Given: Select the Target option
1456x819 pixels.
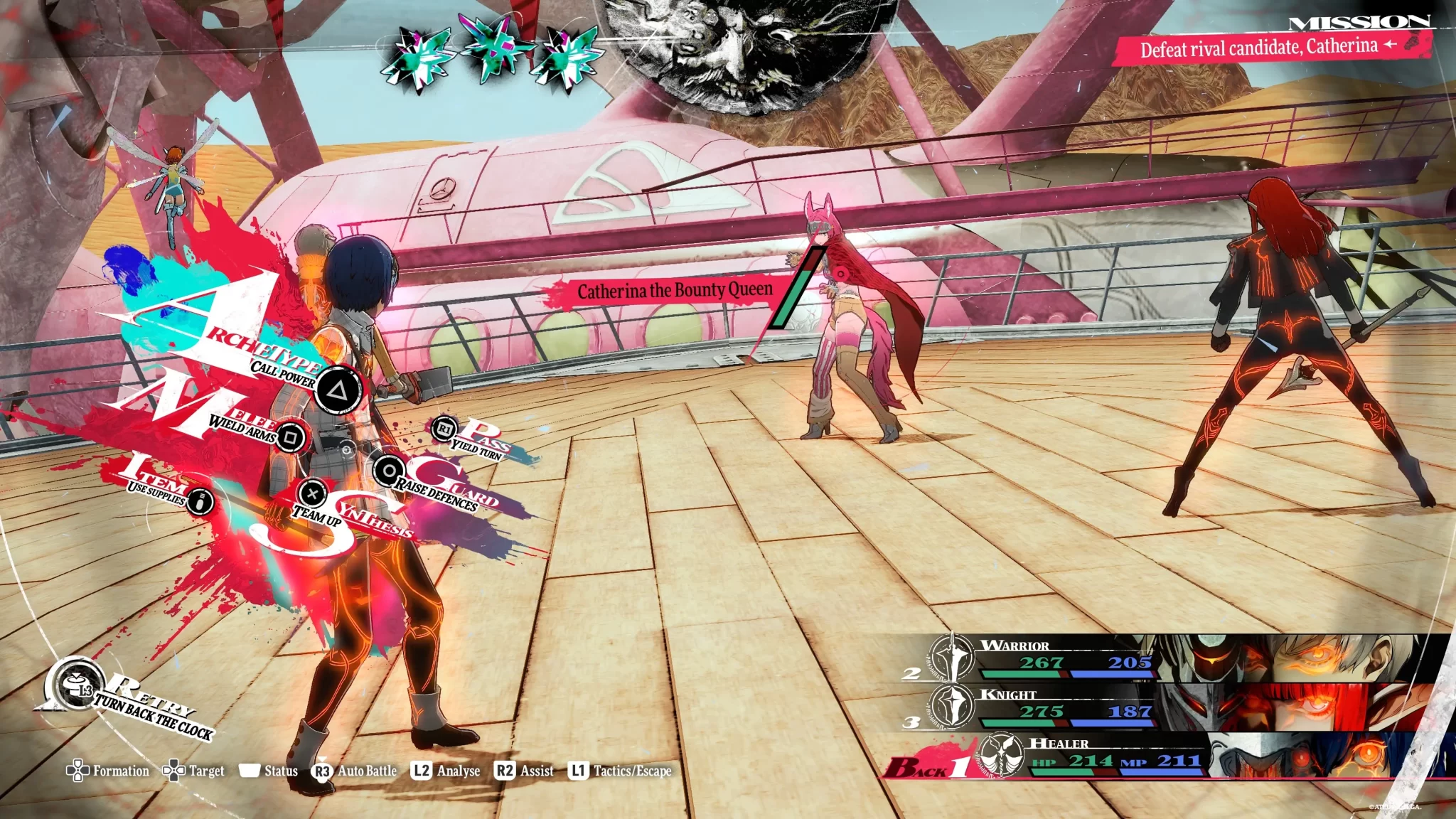Looking at the screenshot, I should (194, 771).
